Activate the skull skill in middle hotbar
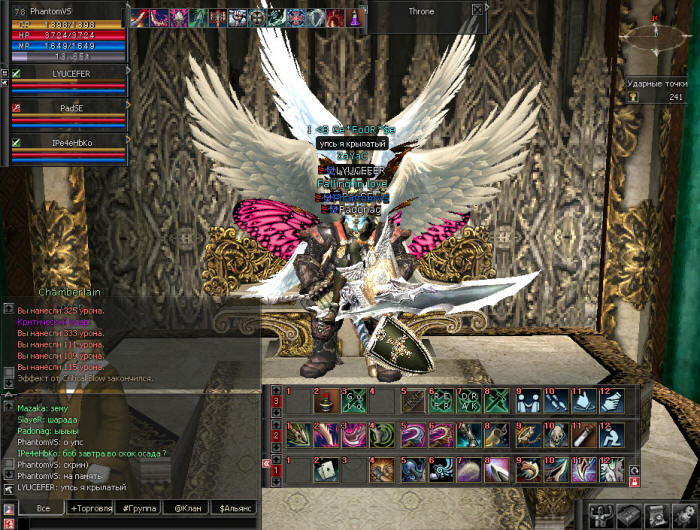 tap(555, 435)
